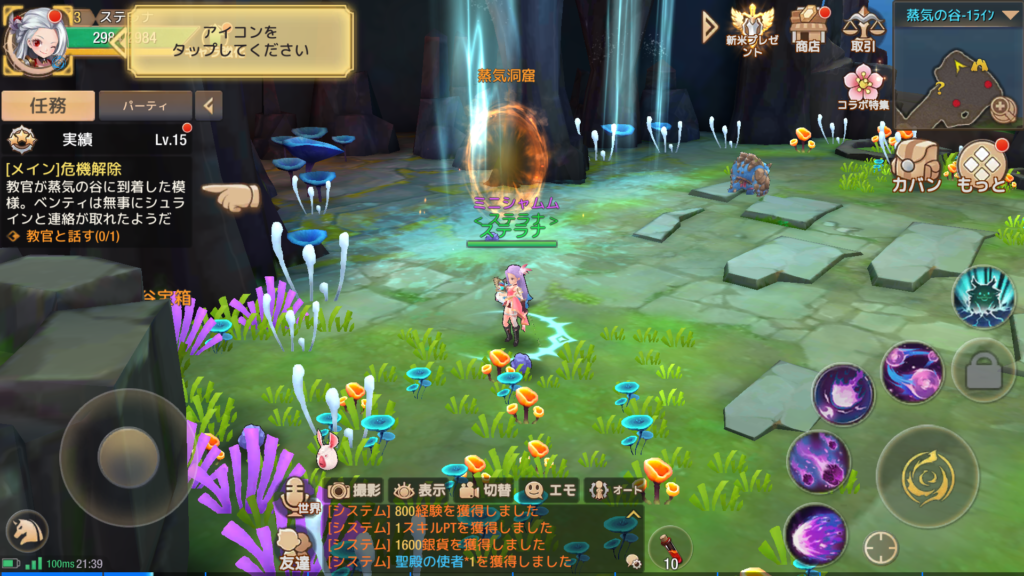Click the minimap magnifier zoom button
This screenshot has height=576, width=1024.
point(1001,109)
